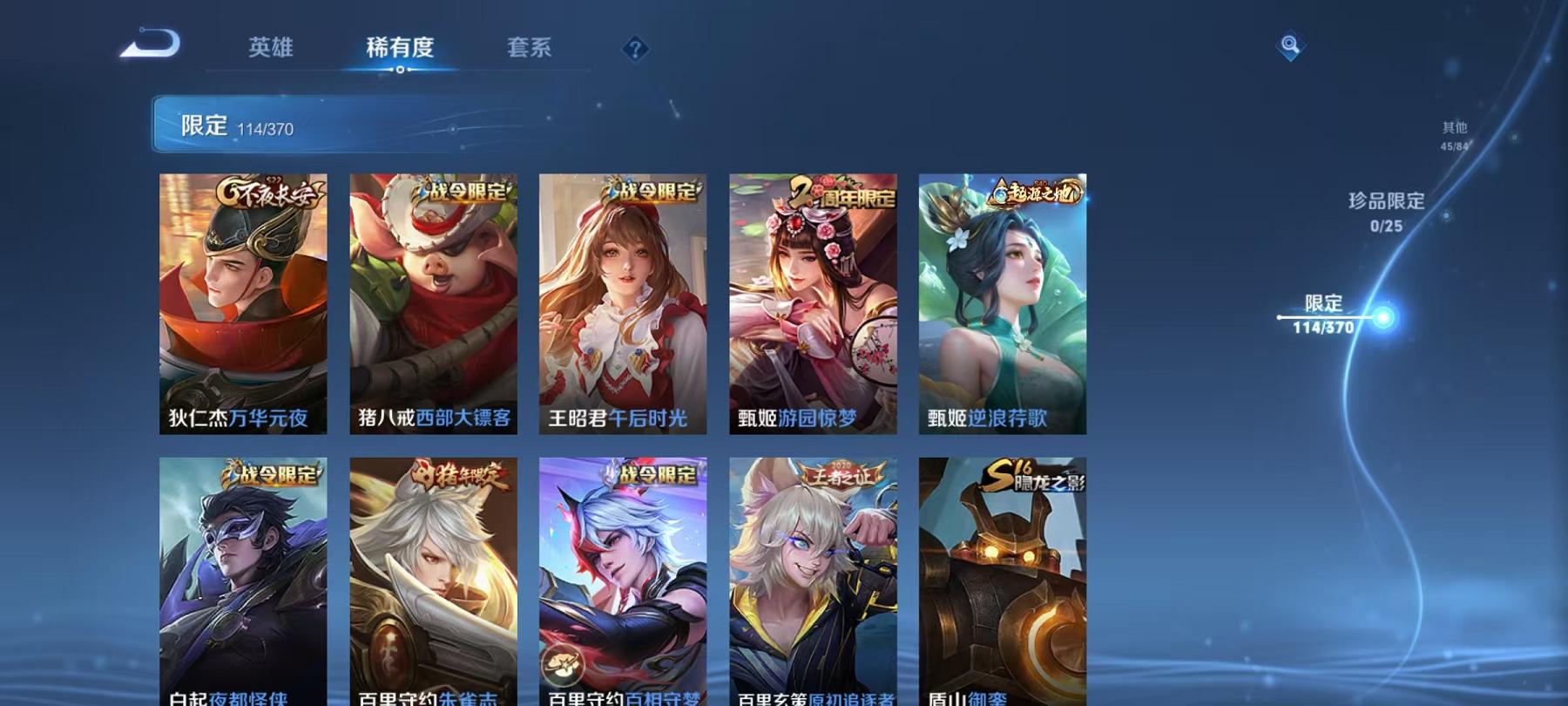This screenshot has width=1568, height=706.
Task: Open the 猪八戒 西部大镖客 skin
Action: pyautogui.click(x=433, y=305)
